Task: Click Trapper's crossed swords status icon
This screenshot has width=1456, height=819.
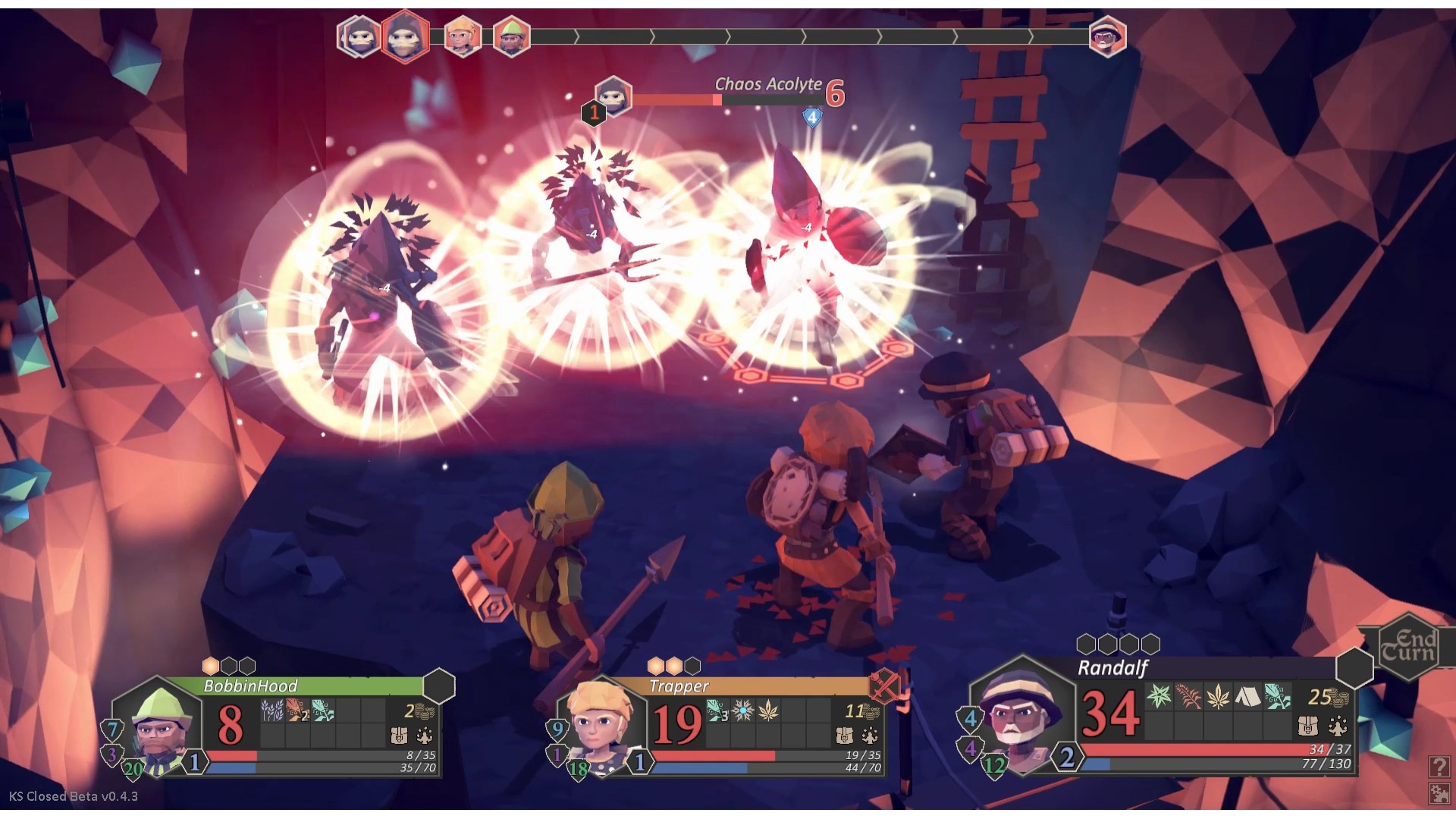Action: pyautogui.click(x=885, y=686)
